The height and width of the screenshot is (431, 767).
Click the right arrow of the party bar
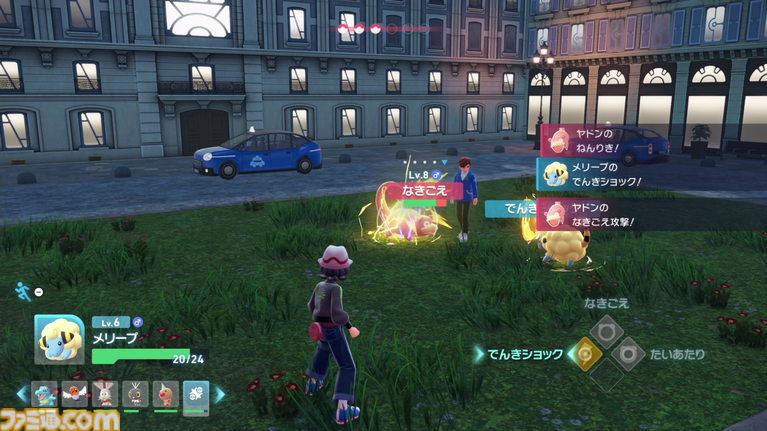click(x=219, y=394)
